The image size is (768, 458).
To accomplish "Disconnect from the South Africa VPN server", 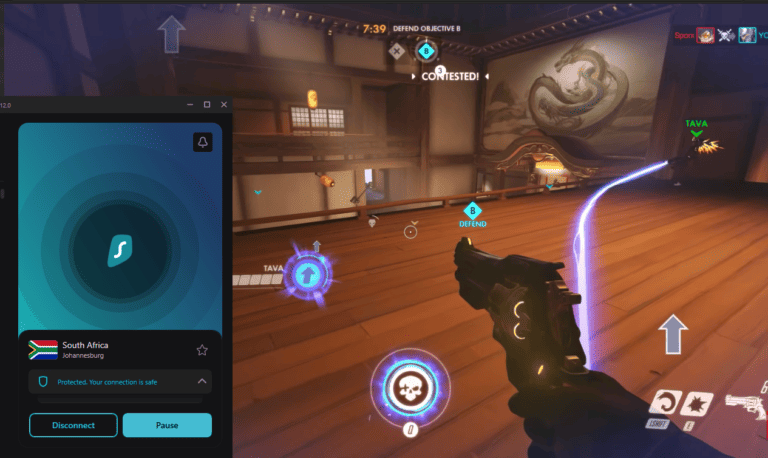I will [74, 425].
